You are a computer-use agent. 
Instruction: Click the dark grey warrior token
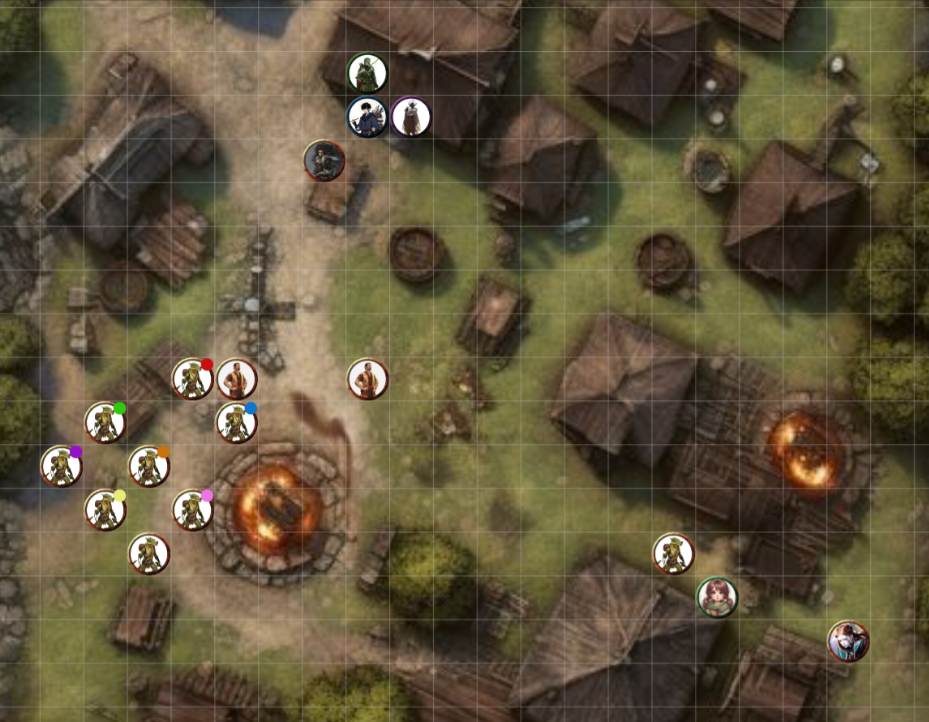click(324, 160)
